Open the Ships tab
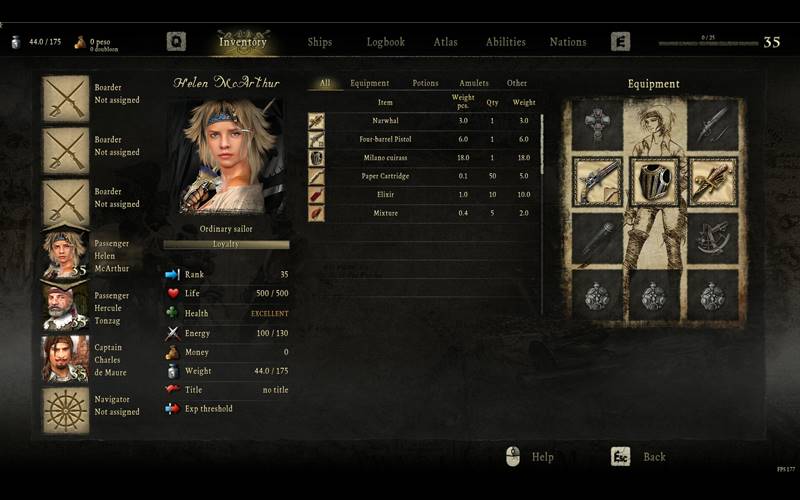This screenshot has width=800, height=500. coord(320,42)
